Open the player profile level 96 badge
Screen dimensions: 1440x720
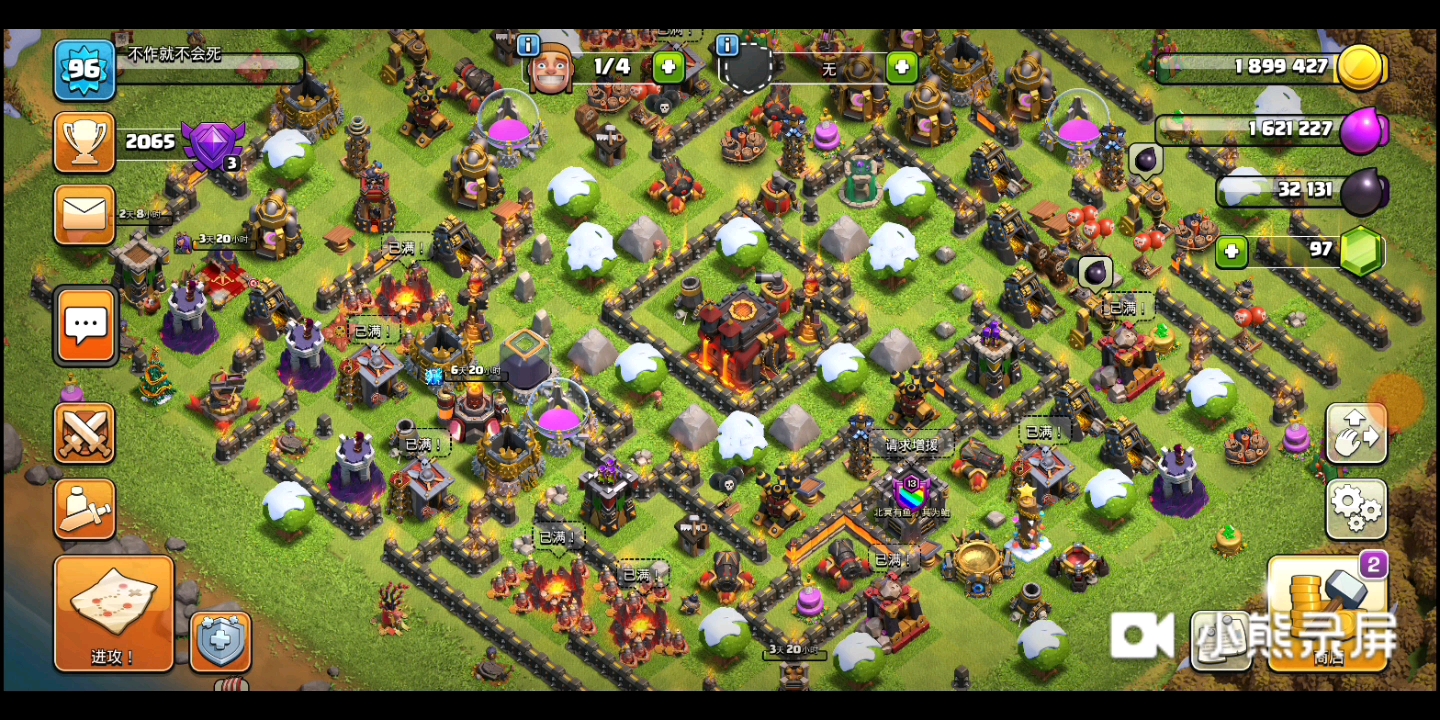[84, 70]
